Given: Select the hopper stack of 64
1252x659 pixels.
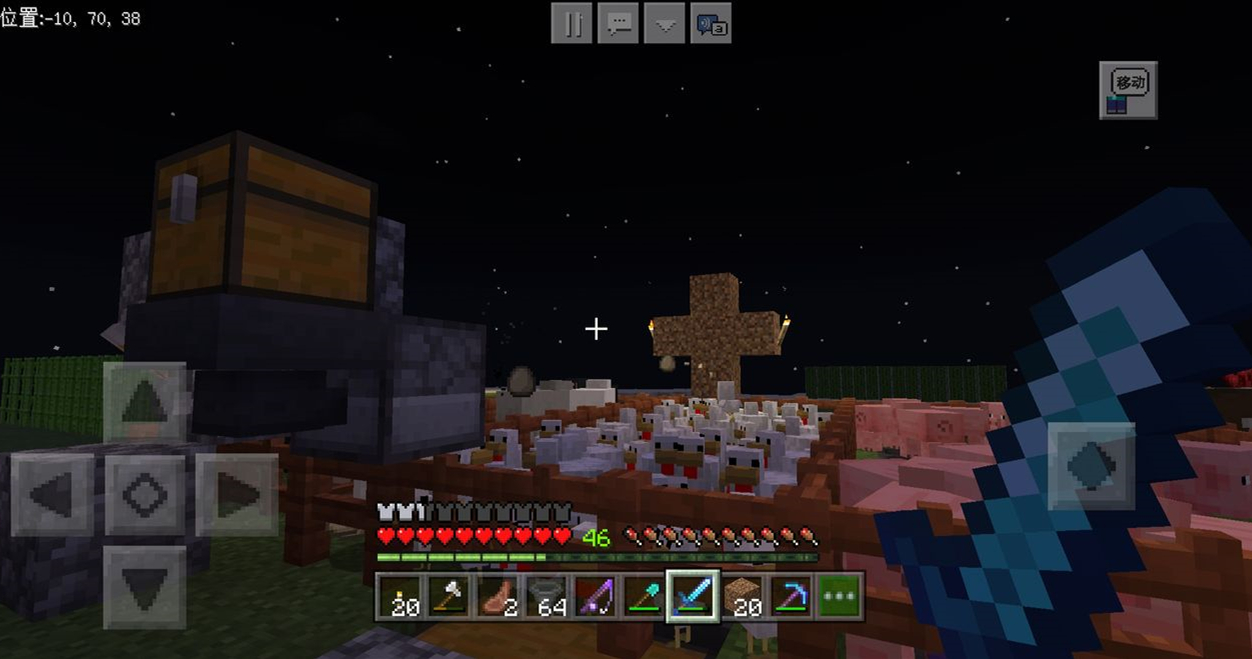Looking at the screenshot, I should [548, 596].
